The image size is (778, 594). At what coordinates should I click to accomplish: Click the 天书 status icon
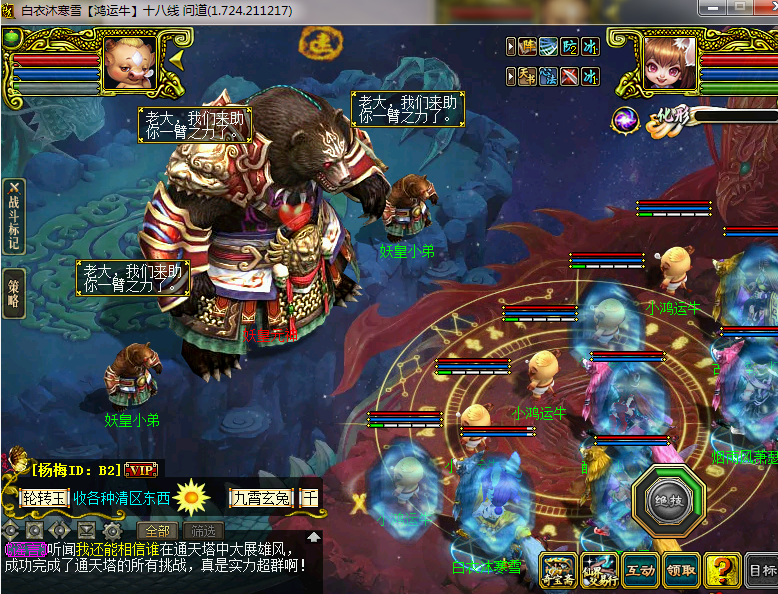(x=527, y=75)
